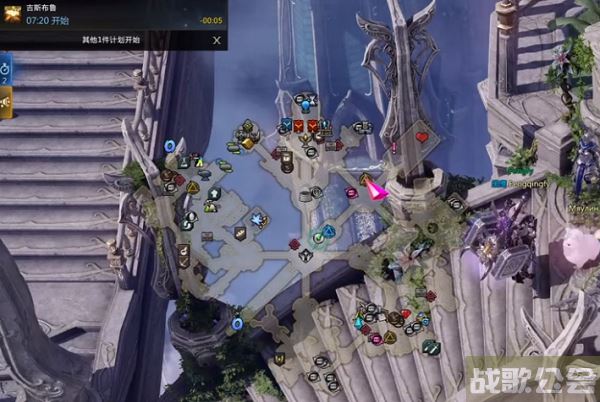This screenshot has height=402, width=600.
Task: Select the green-circled blue triangle map marker
Action: [327, 231]
